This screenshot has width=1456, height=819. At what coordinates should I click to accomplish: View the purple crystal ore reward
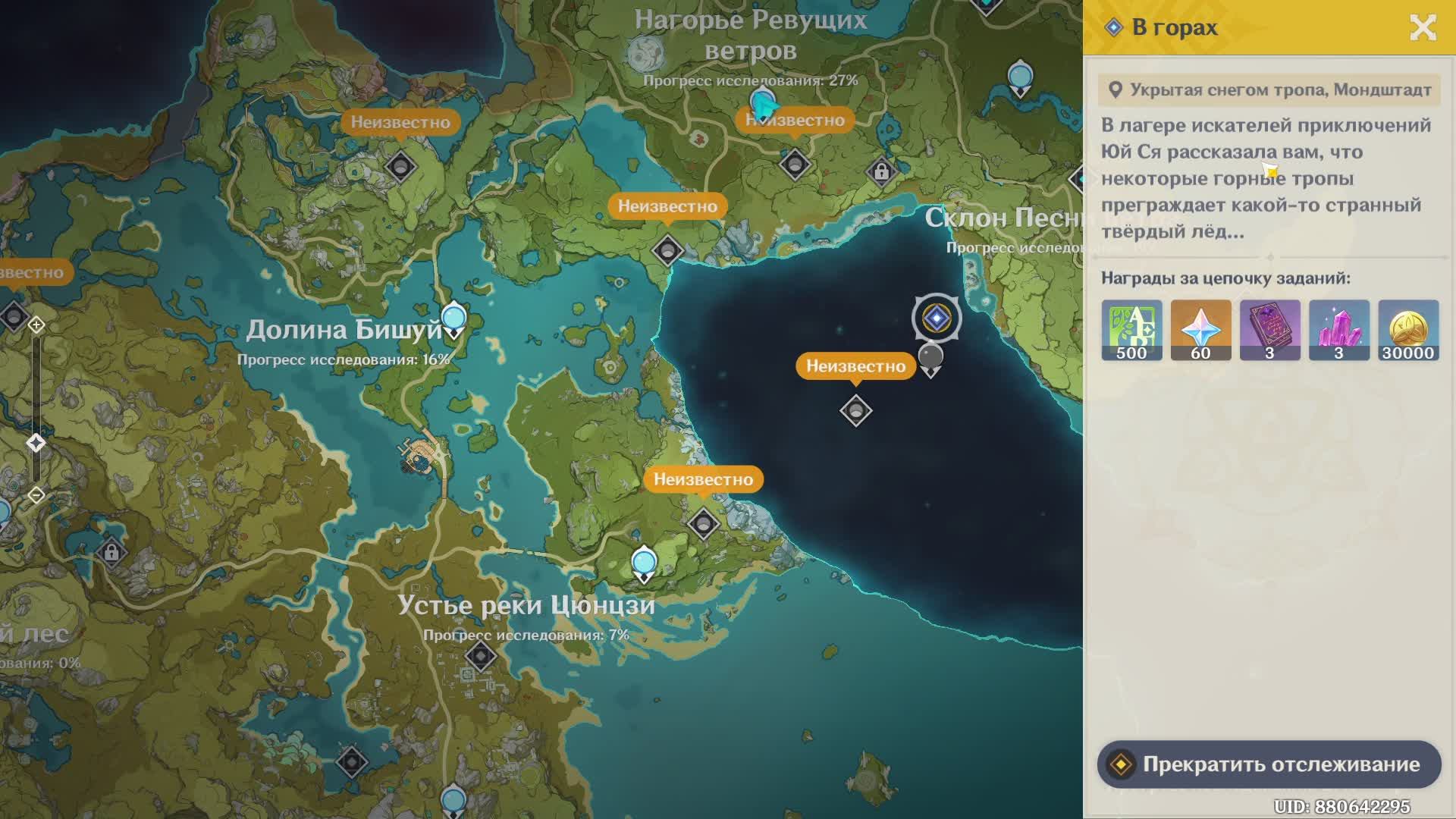tap(1338, 330)
